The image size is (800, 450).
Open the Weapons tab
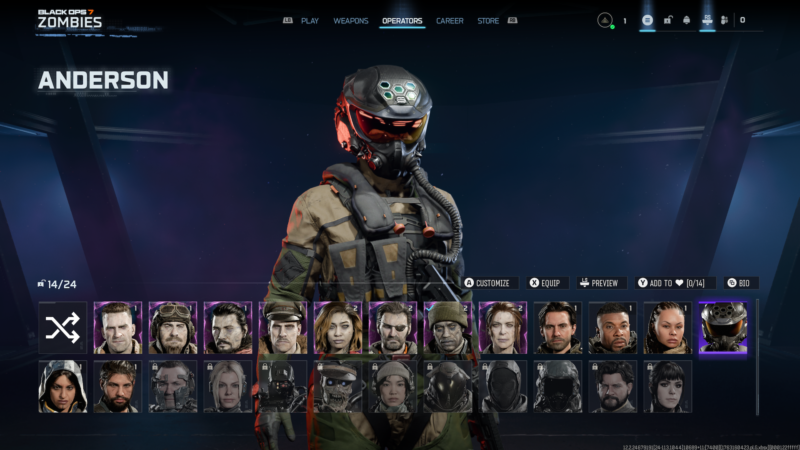pyautogui.click(x=350, y=20)
